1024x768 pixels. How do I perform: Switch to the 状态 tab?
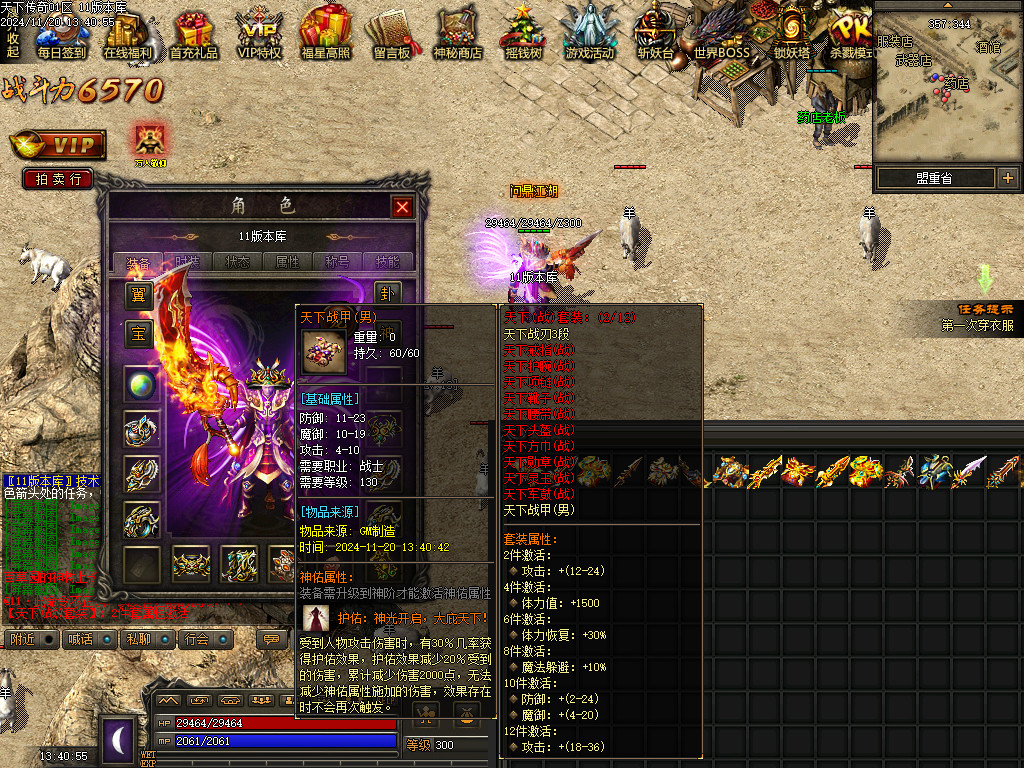[x=238, y=262]
